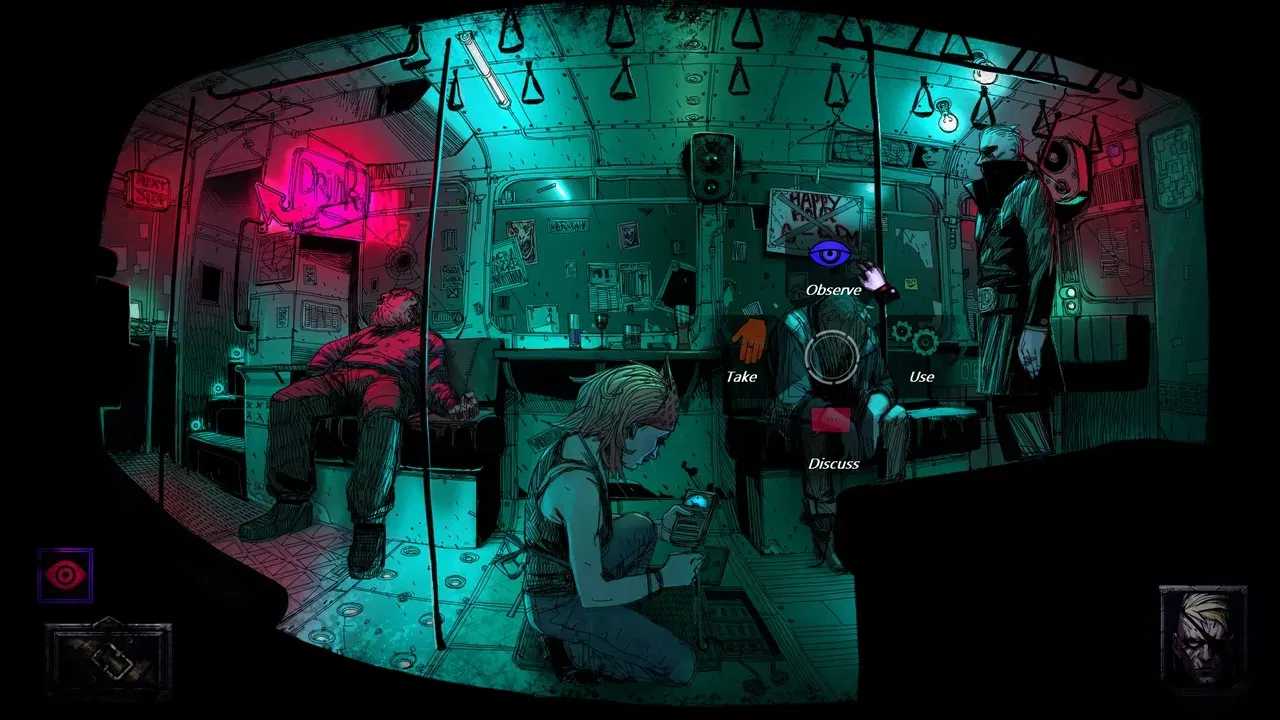Click the Observe text label
Viewport: 1280px width, 720px height.
833,290
